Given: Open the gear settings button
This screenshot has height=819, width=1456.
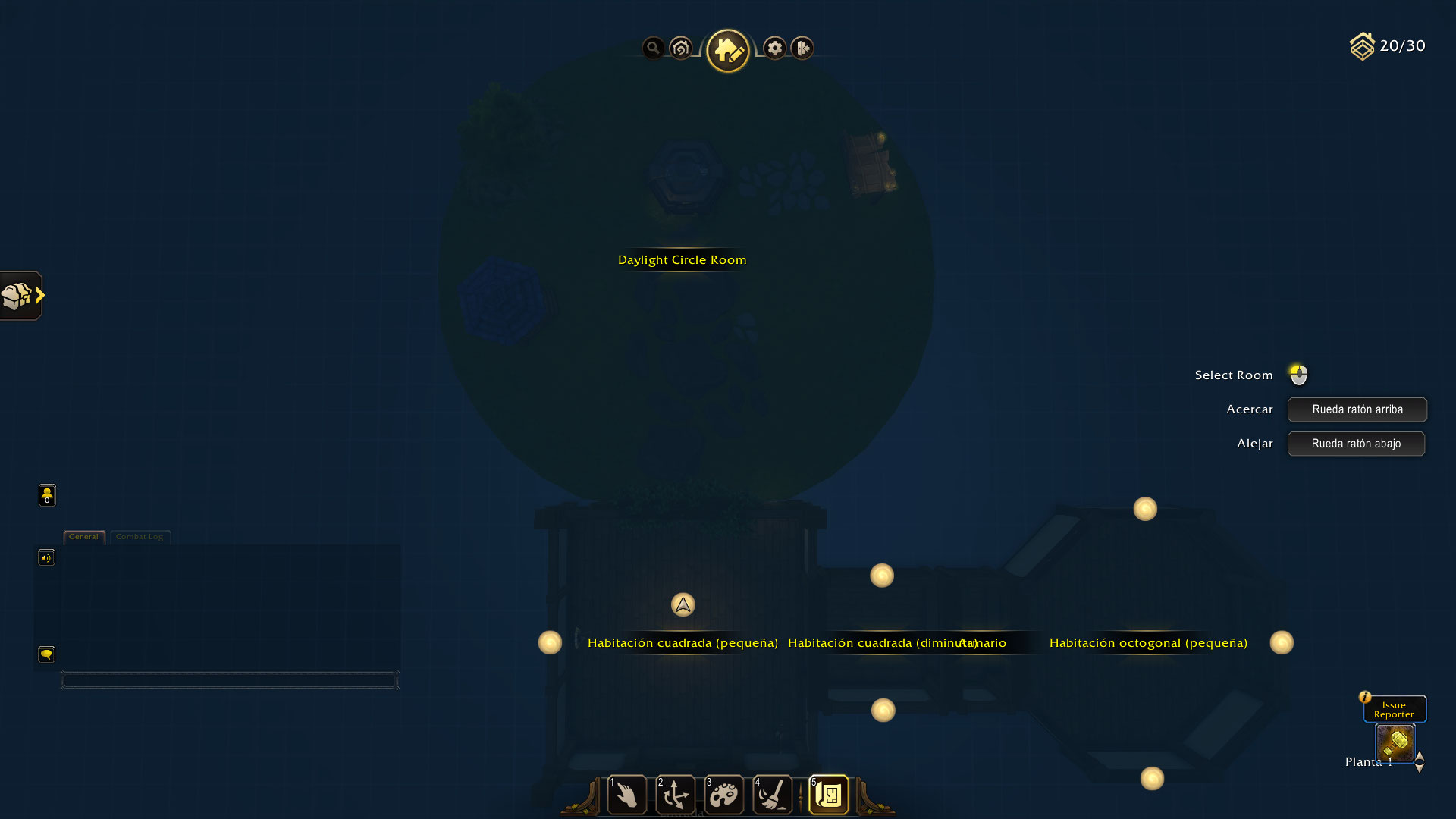Looking at the screenshot, I should coord(774,49).
